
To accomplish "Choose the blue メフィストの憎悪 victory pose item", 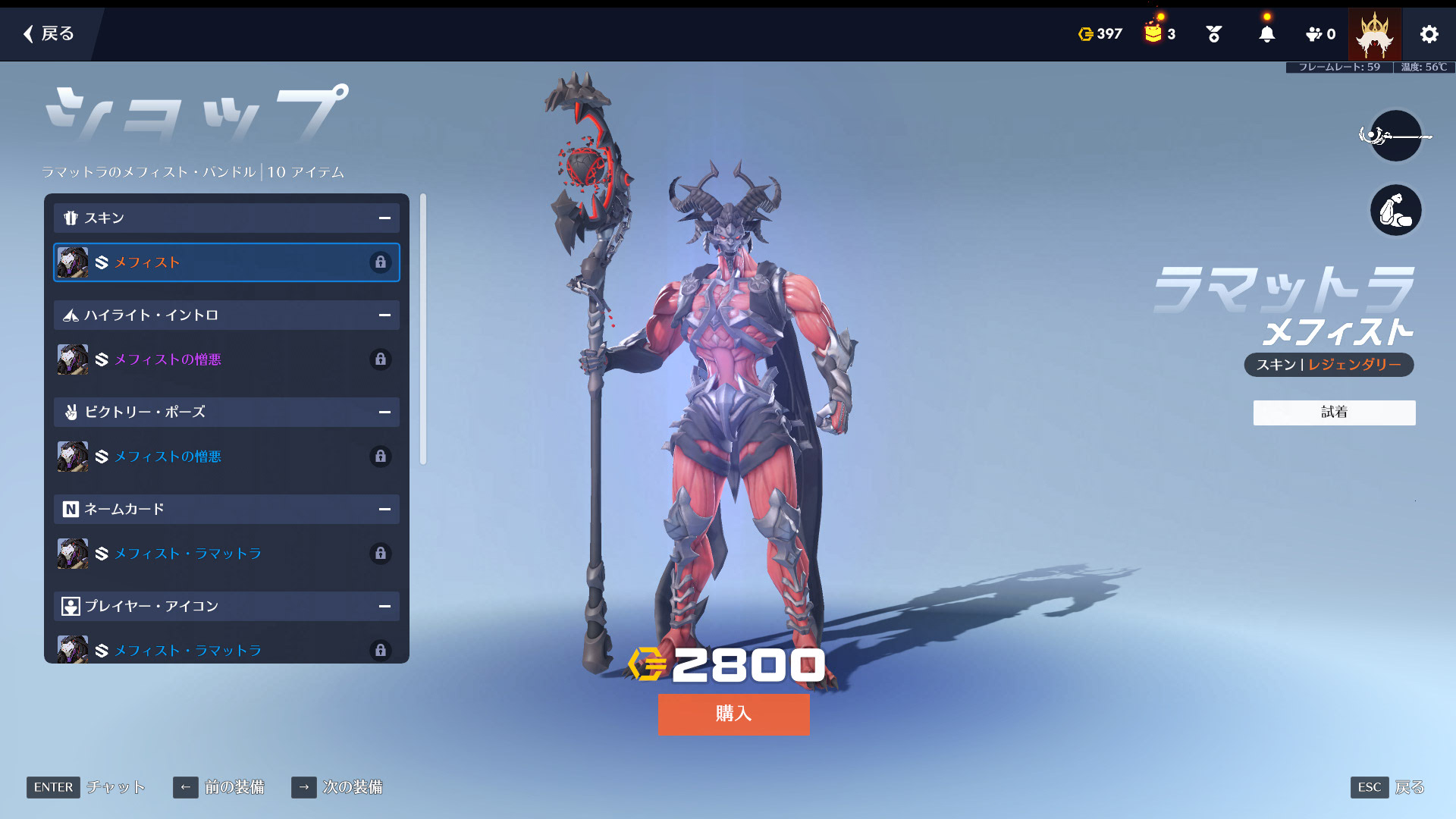I will [226, 457].
